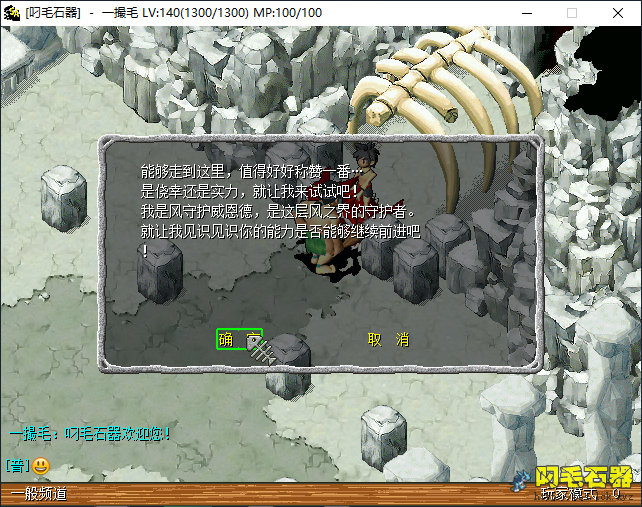The width and height of the screenshot is (642, 507).
Task: Confirm the wind guardian's challenge (确定)
Action: pos(239,340)
